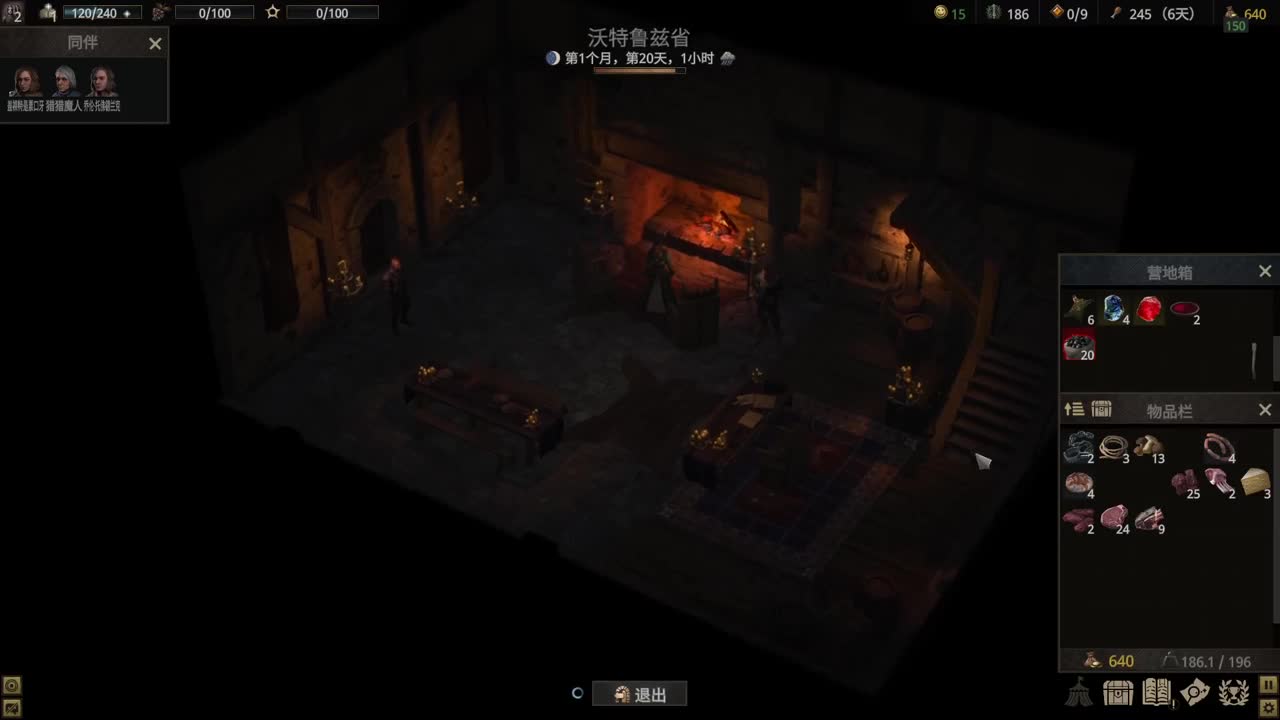Open the map icon with magnifying glass
Viewport: 1280px width, 720px height.
pos(1197,691)
